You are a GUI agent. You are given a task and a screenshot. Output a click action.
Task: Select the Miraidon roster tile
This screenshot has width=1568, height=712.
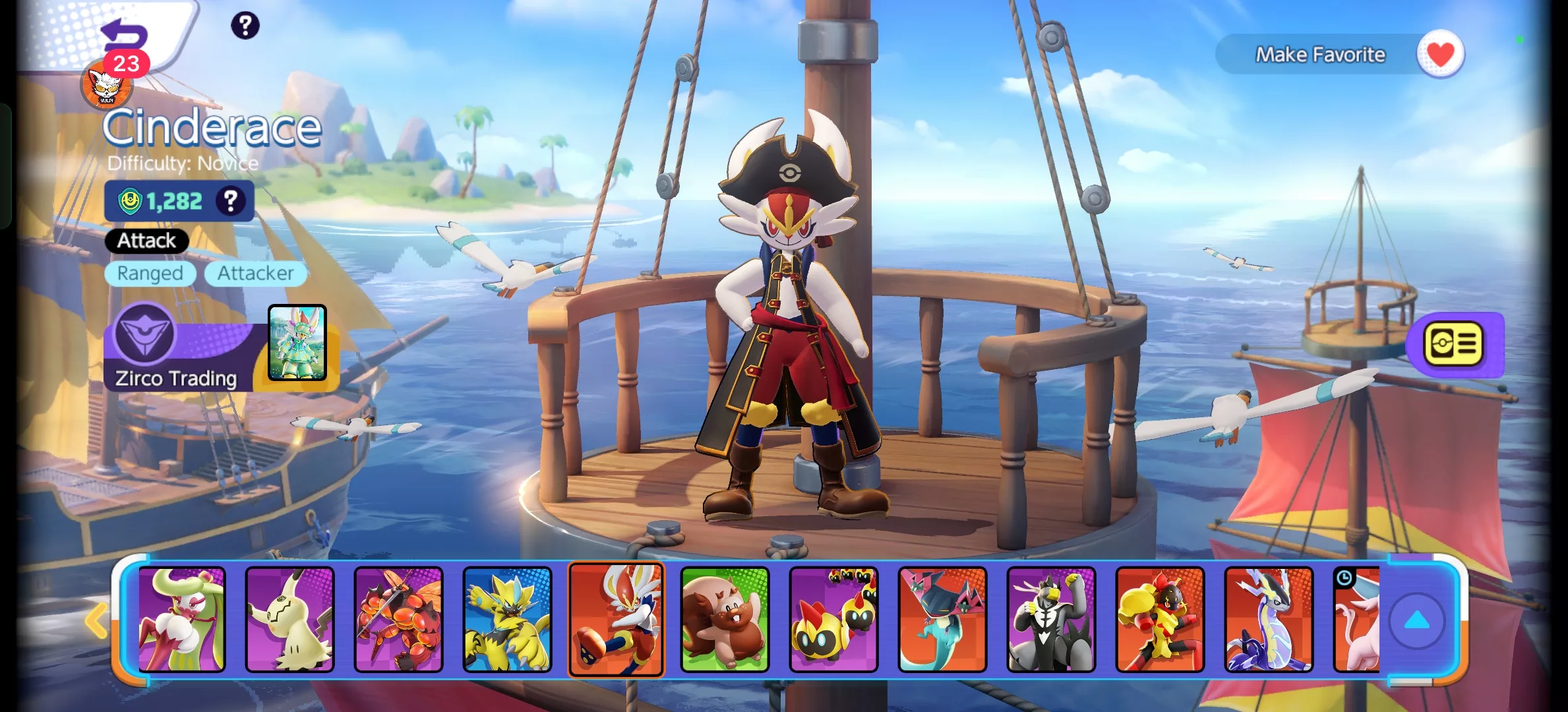pos(1269,620)
